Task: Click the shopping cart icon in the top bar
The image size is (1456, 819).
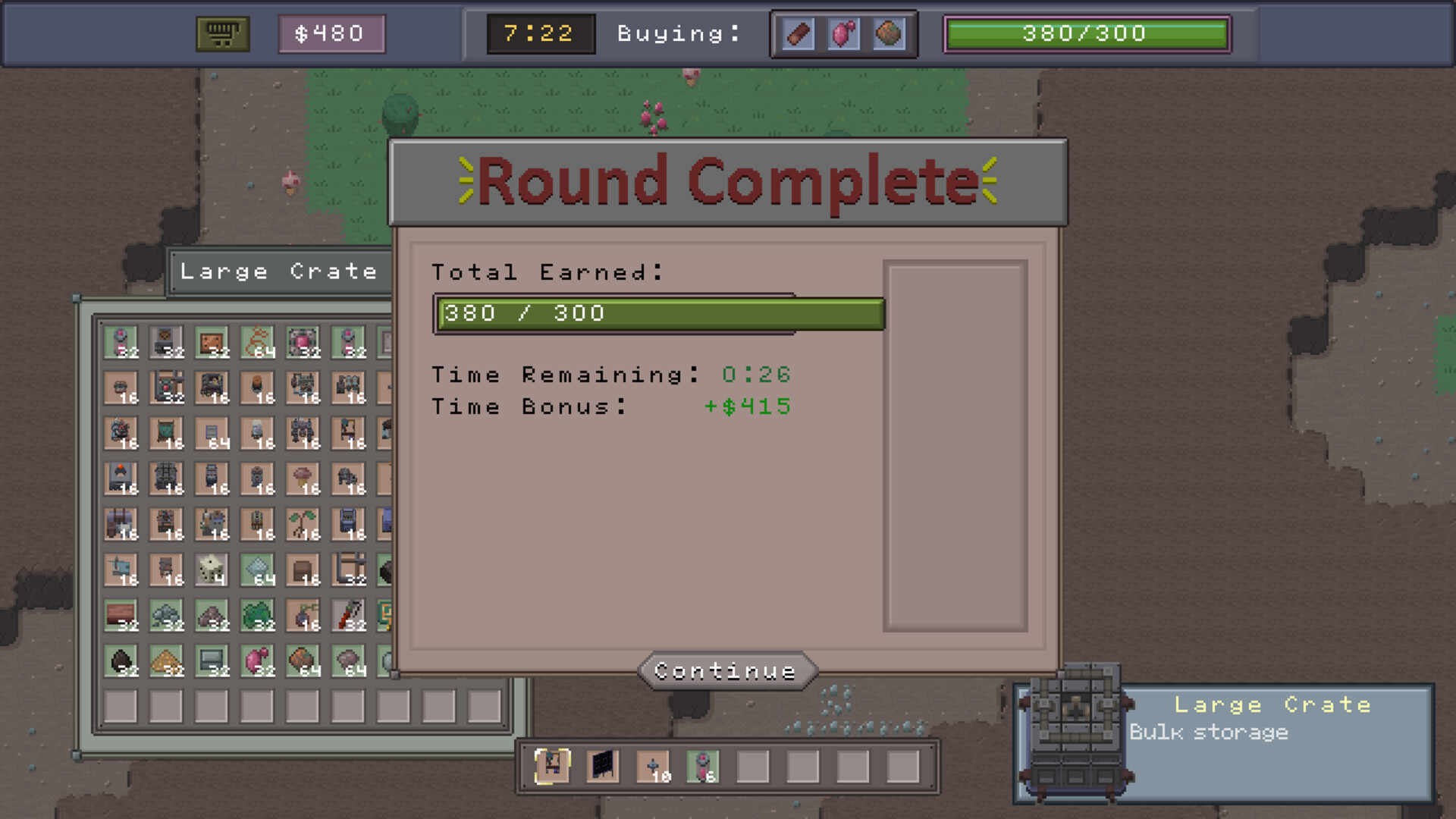Action: 224,33
